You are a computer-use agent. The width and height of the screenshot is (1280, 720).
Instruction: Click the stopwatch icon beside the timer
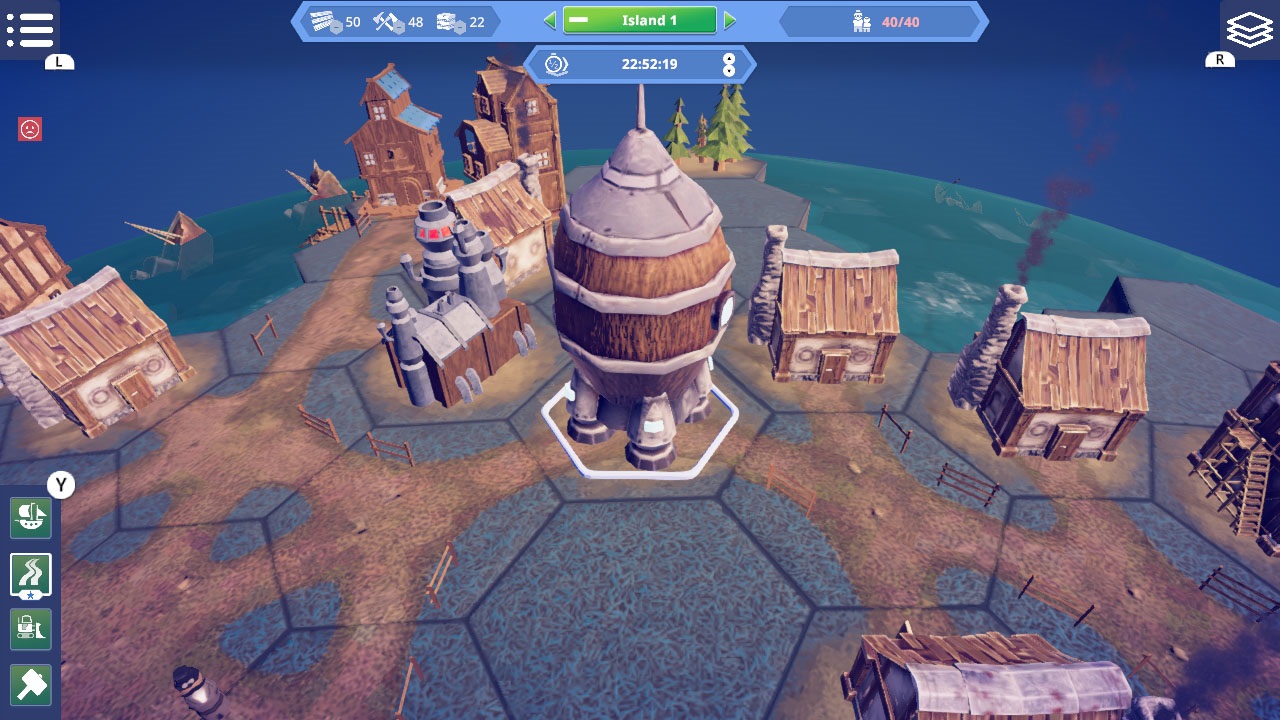(x=555, y=65)
